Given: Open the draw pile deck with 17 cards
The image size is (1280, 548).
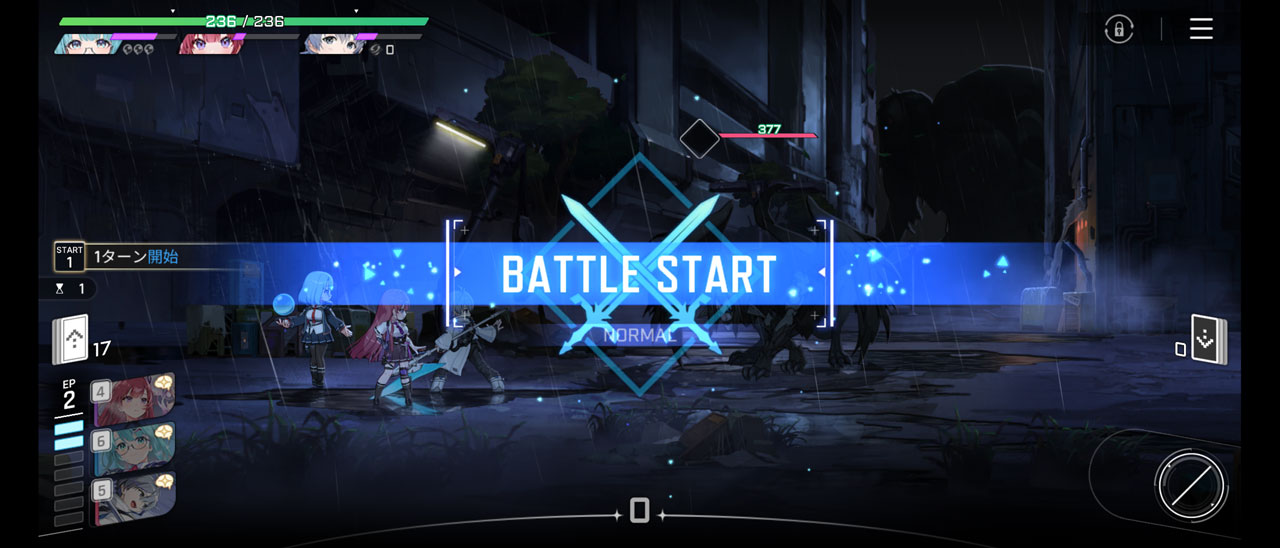Looking at the screenshot, I should tap(72, 340).
